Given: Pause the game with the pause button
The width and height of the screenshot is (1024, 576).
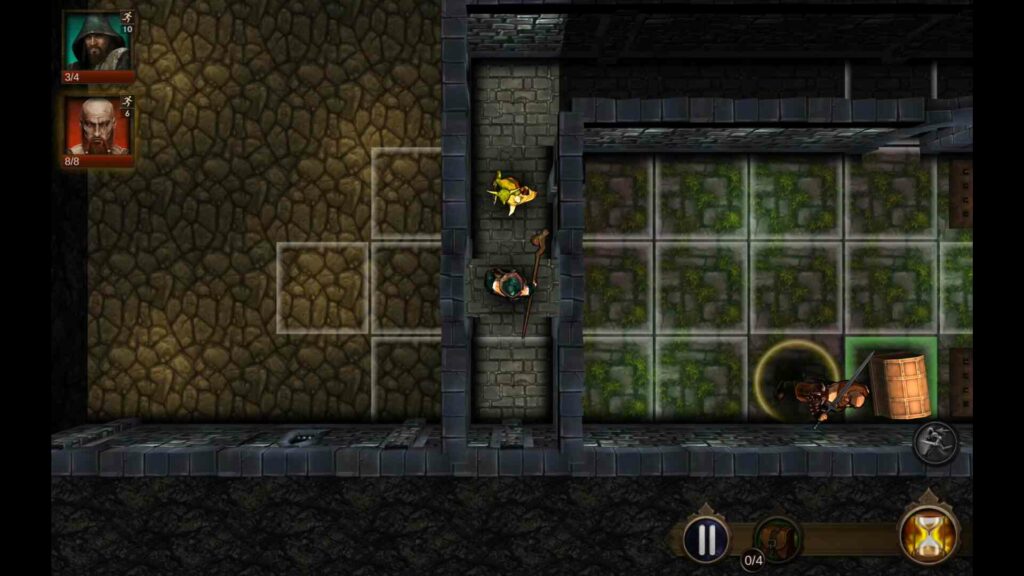Looking at the screenshot, I should (x=706, y=539).
